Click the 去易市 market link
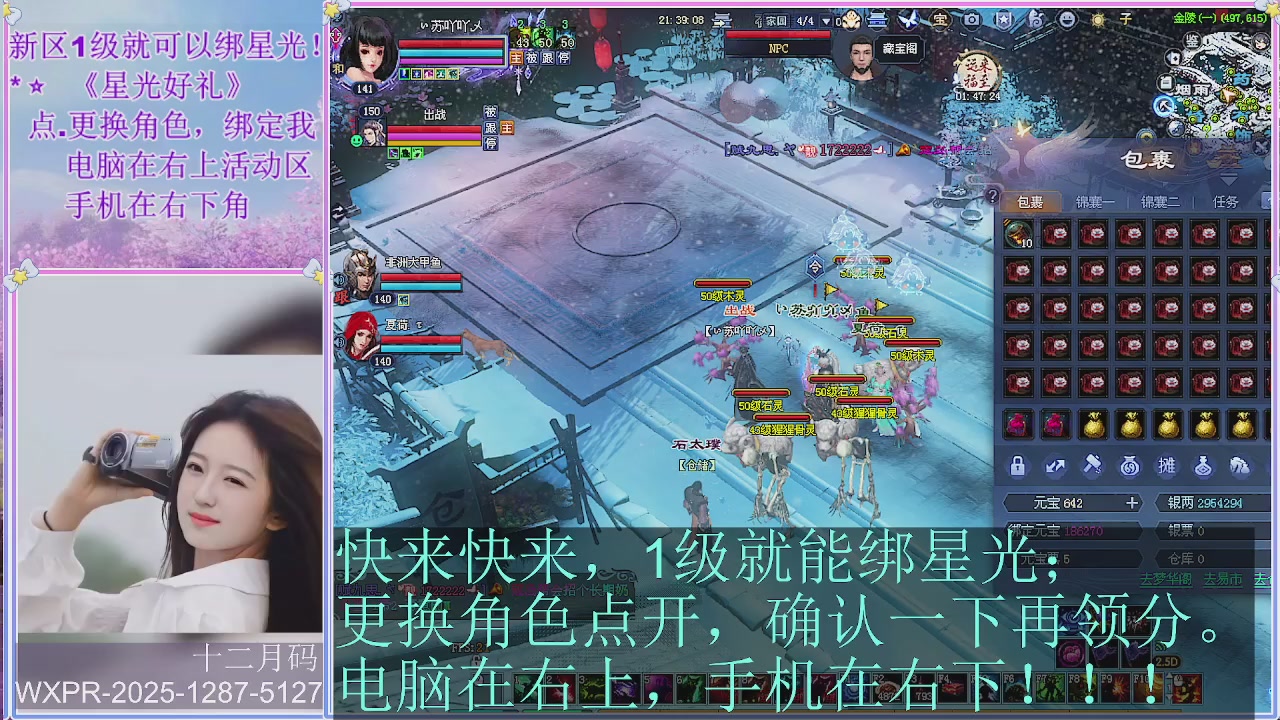Screen dimensions: 1280x720 tap(1224, 579)
